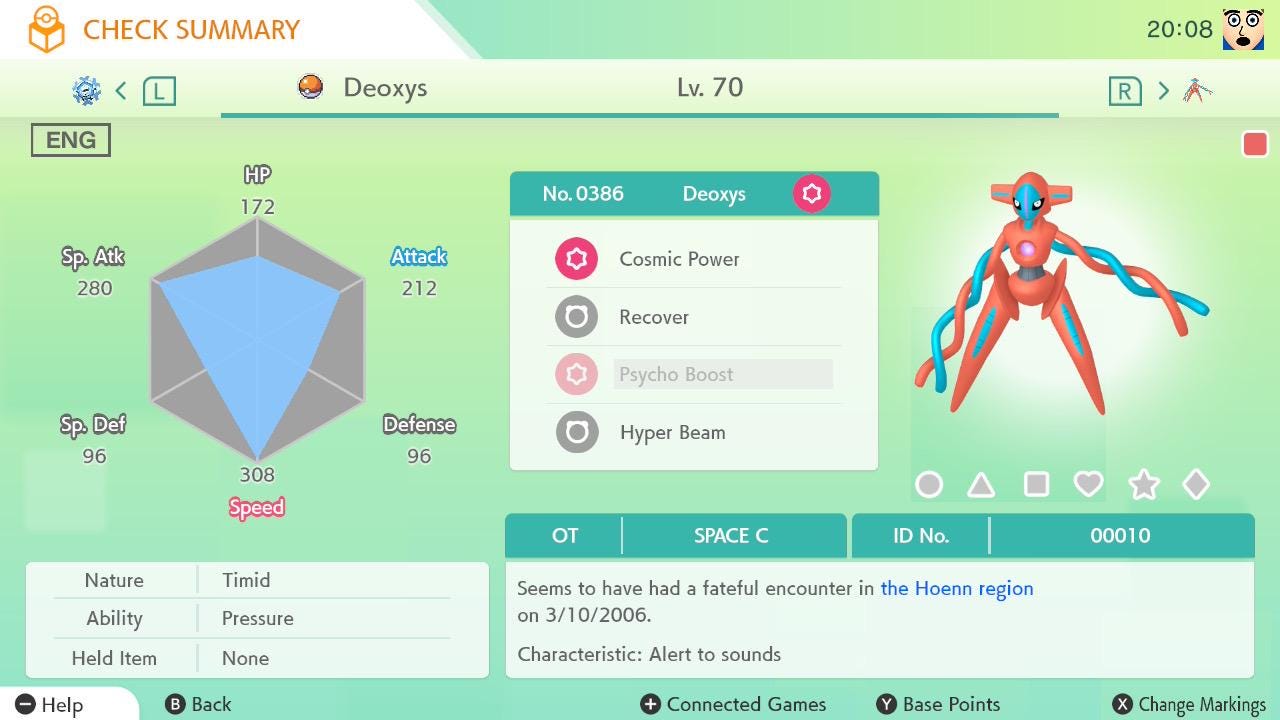The image size is (1280, 720).
Task: Toggle the star marking
Action: coord(1143,485)
